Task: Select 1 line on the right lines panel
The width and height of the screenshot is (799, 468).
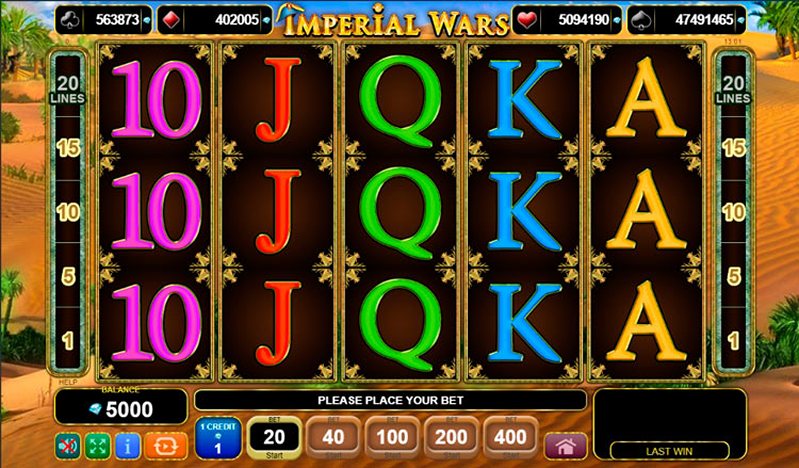Action: coord(733,341)
